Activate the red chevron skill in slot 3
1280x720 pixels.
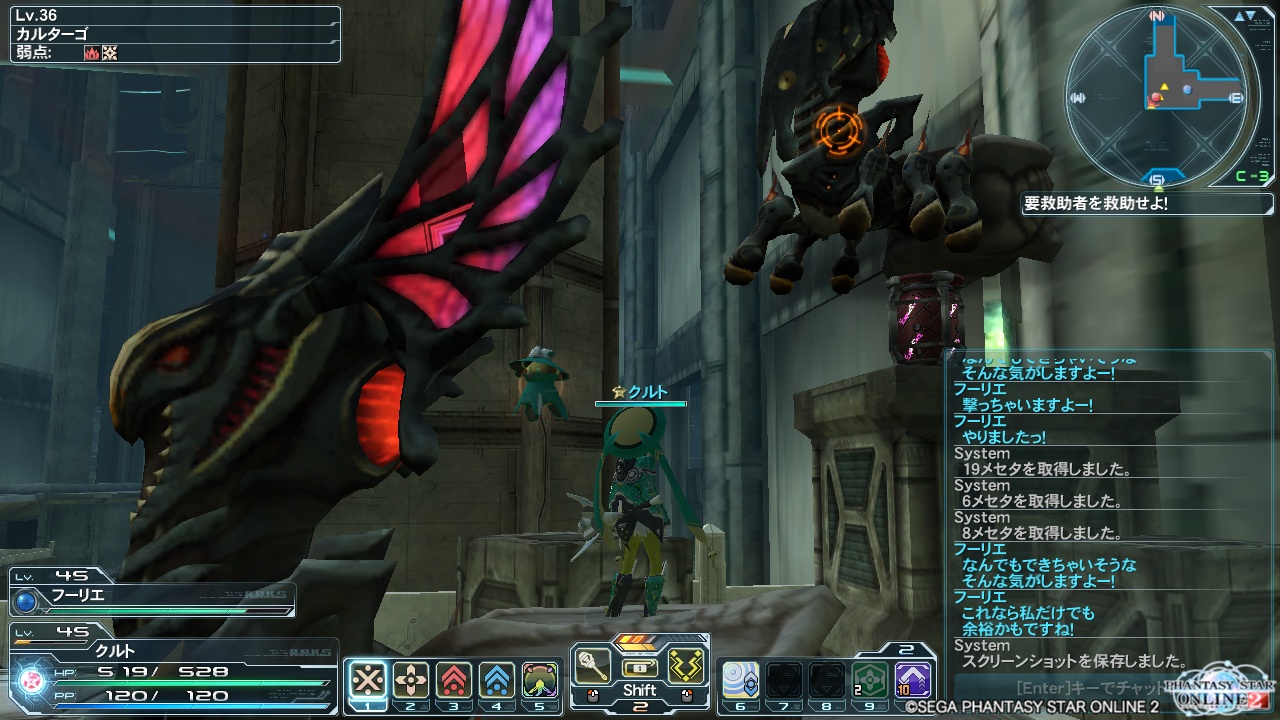454,679
